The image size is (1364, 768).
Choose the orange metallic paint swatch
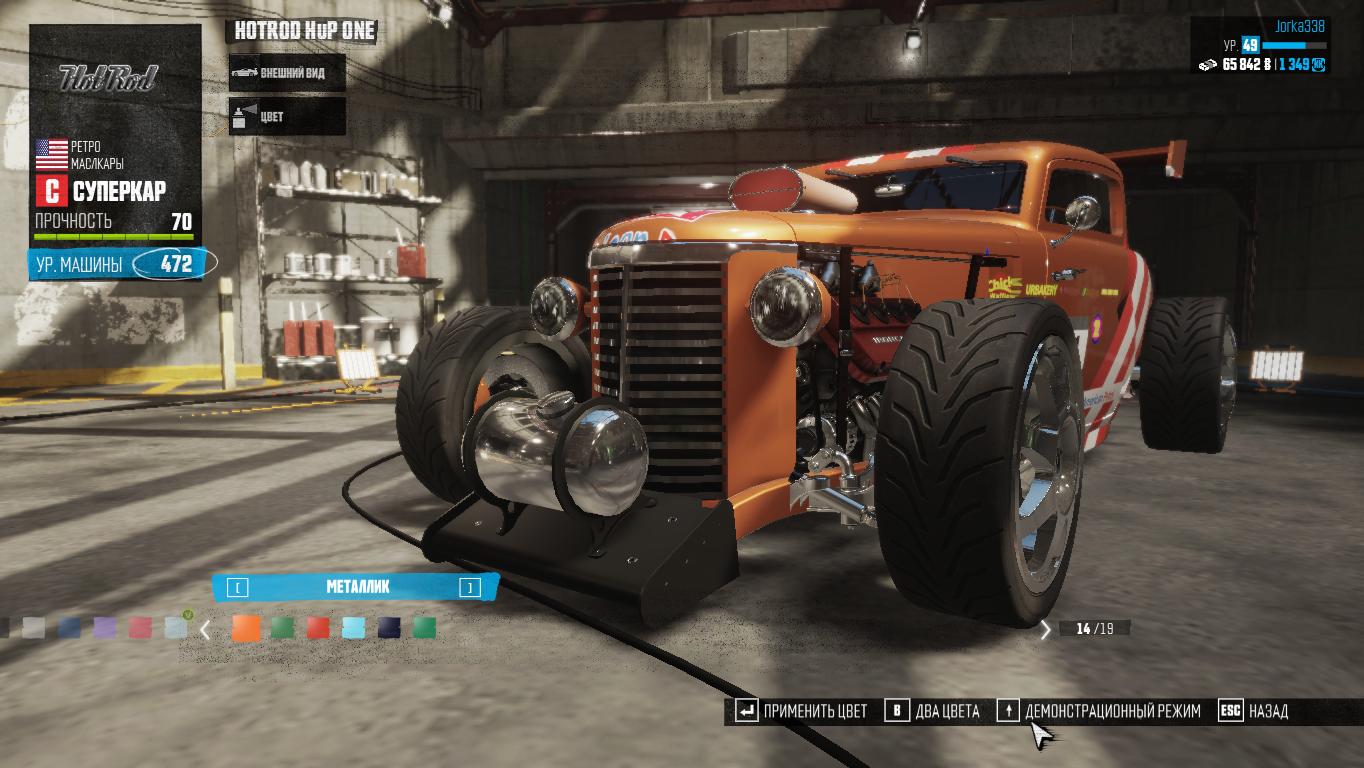pyautogui.click(x=246, y=628)
